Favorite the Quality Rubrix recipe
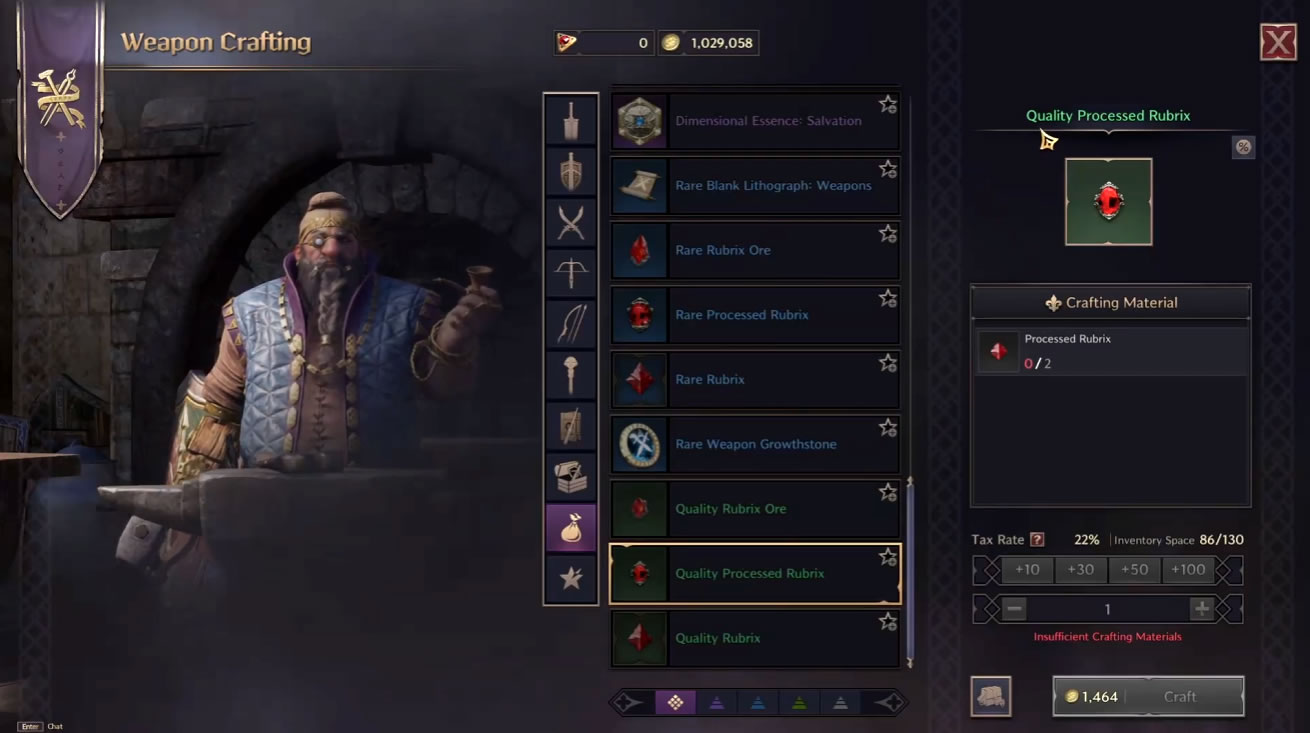Screen dimensions: 1310x733 pos(888,621)
